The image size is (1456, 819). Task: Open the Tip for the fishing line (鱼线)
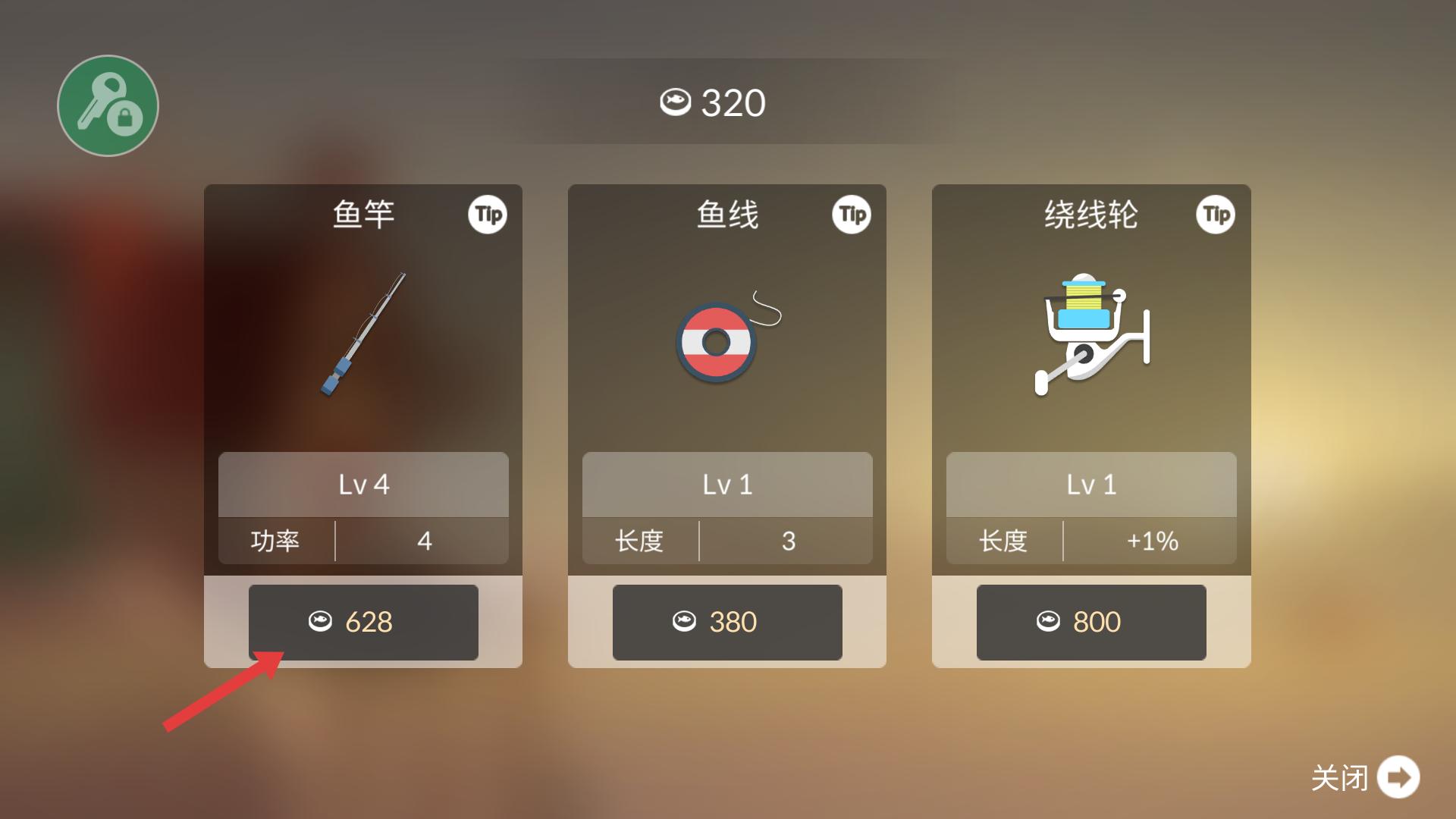[852, 215]
